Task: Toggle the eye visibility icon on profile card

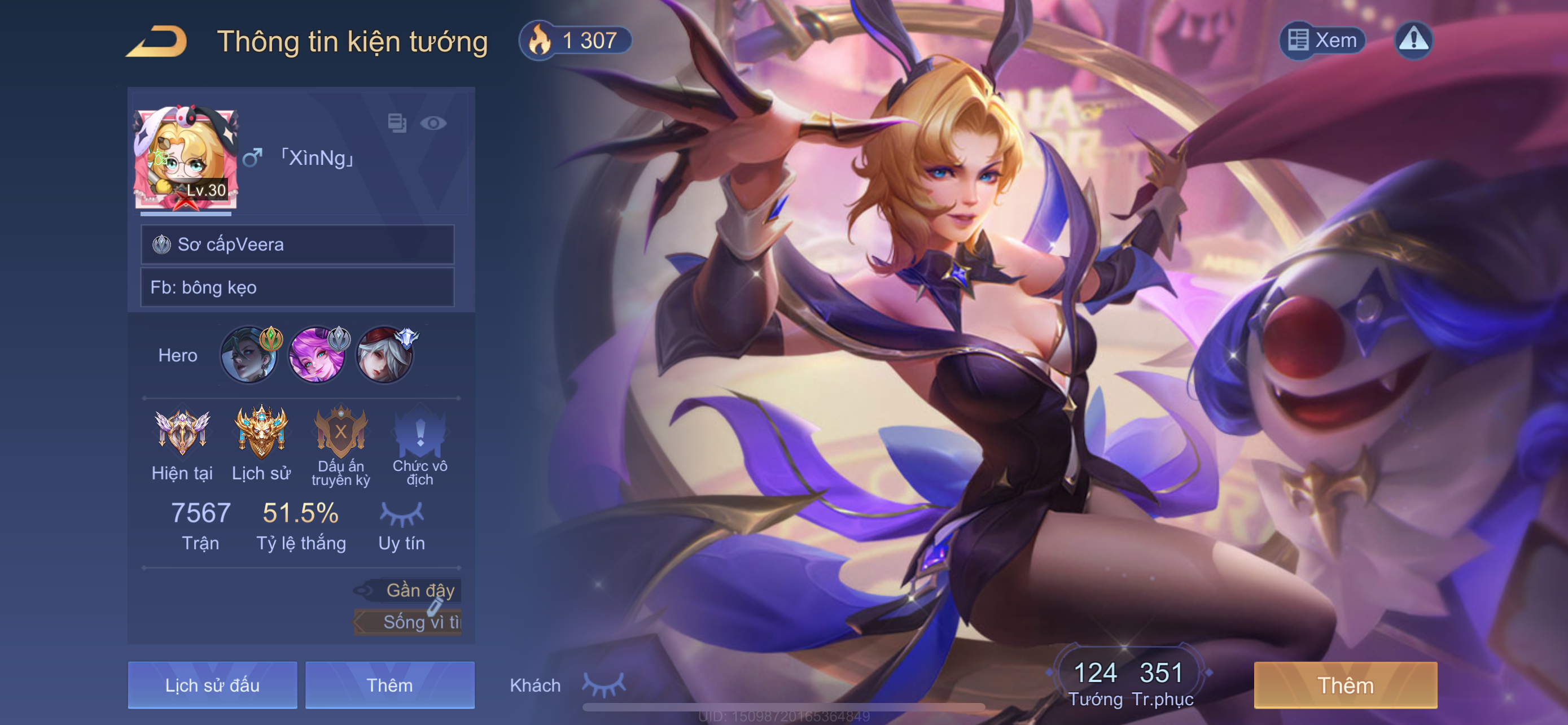Action: click(x=433, y=124)
